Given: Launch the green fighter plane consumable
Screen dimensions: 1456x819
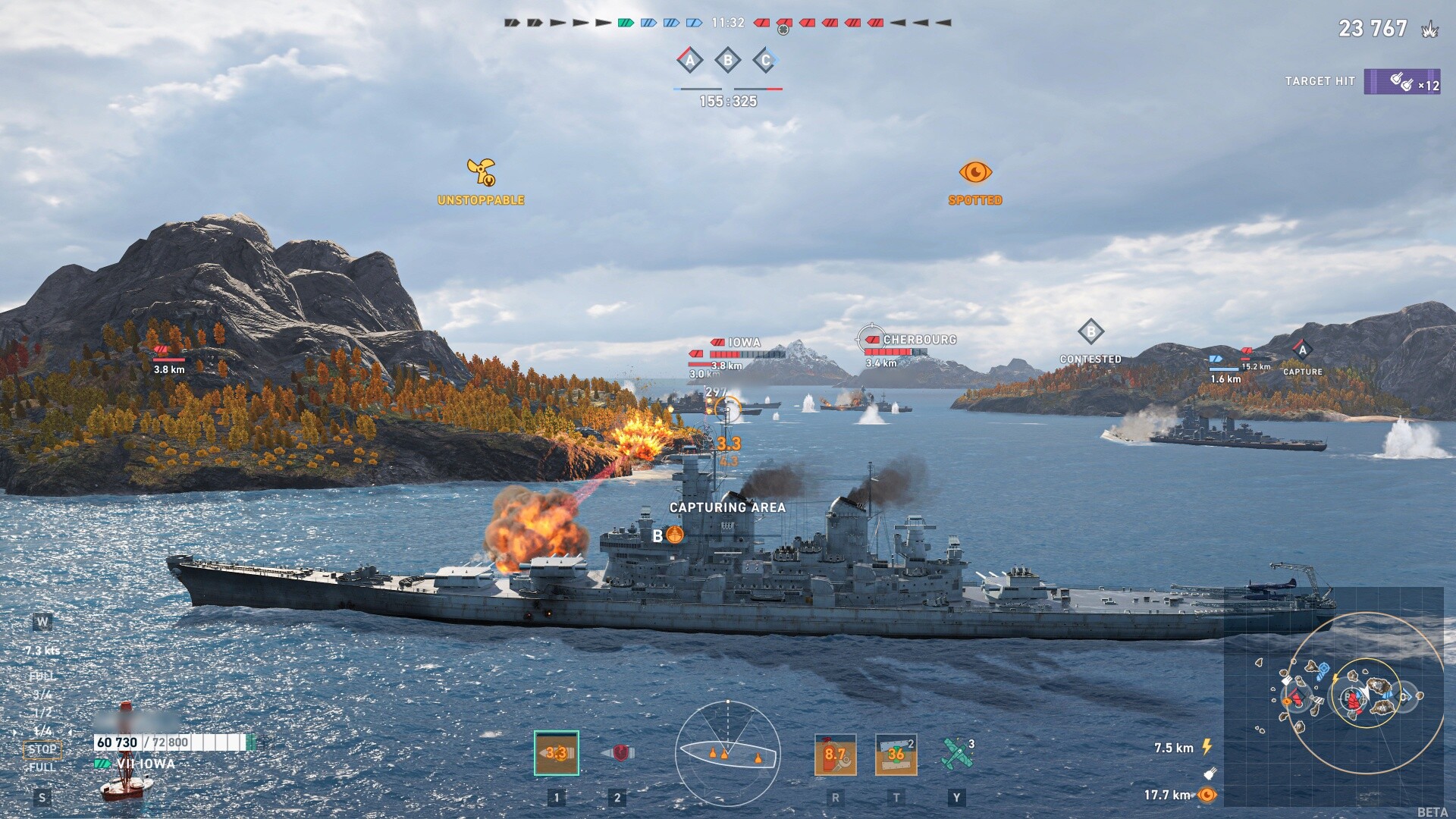Looking at the screenshot, I should pos(956,753).
